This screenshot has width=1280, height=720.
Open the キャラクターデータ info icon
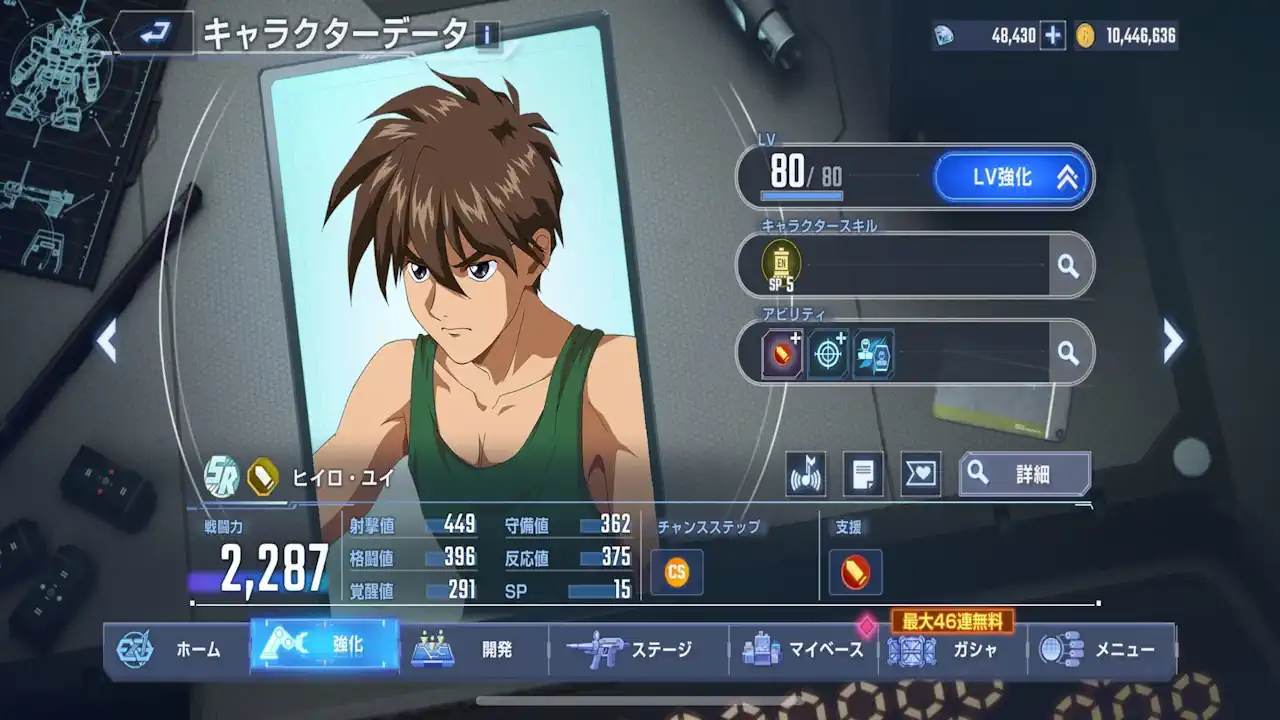487,36
